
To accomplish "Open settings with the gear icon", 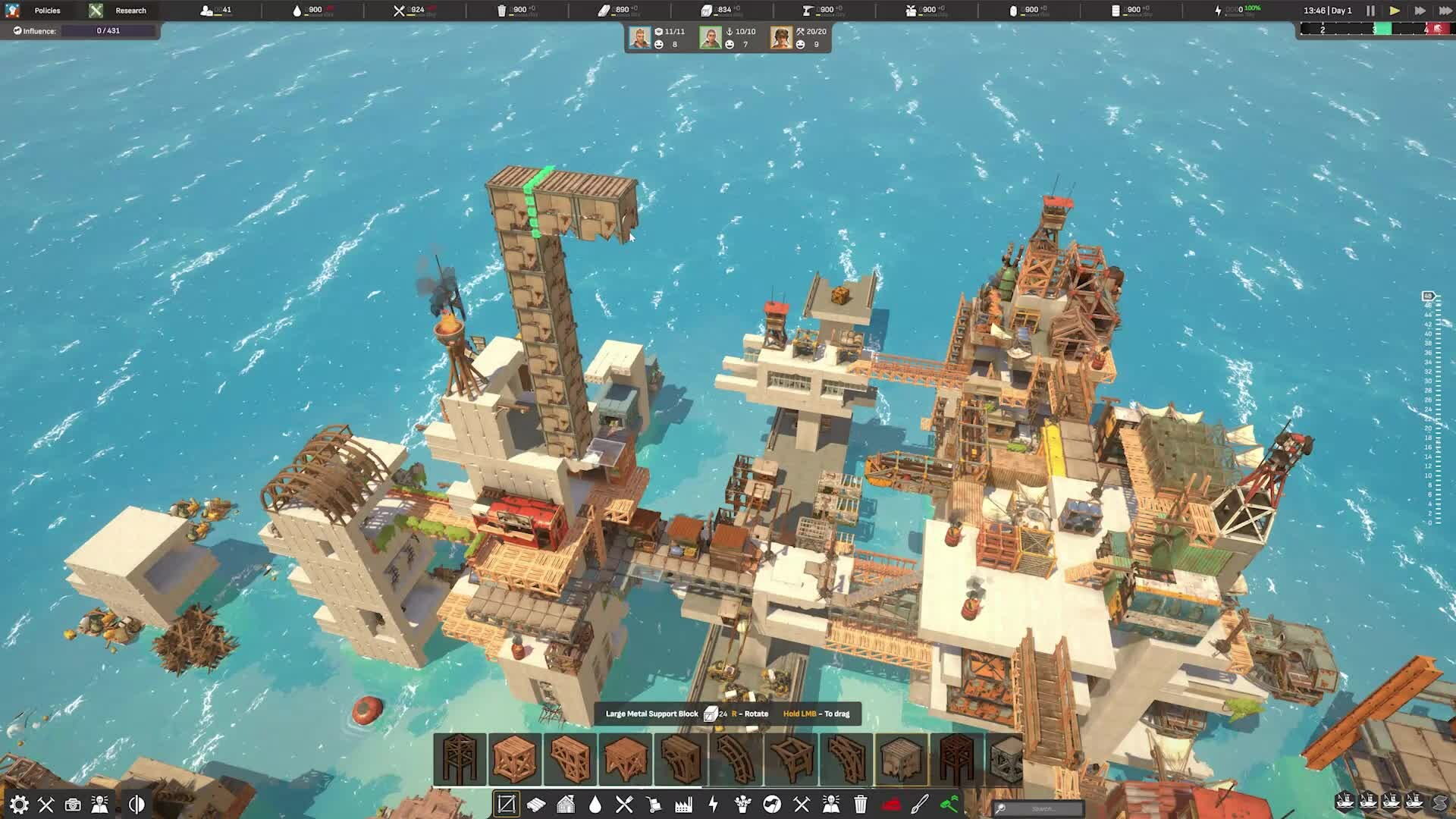I will click(x=19, y=804).
